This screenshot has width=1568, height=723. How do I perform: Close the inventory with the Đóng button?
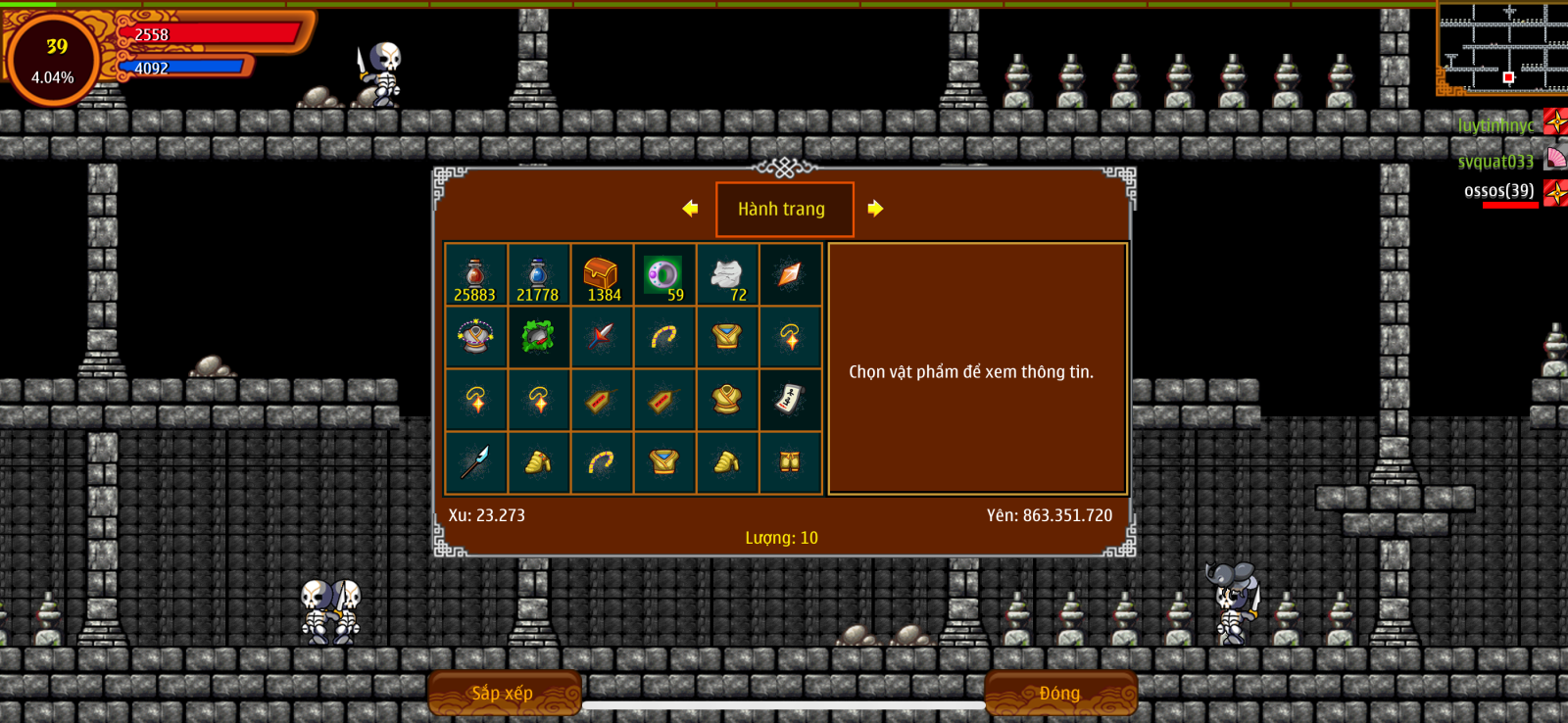click(1060, 693)
